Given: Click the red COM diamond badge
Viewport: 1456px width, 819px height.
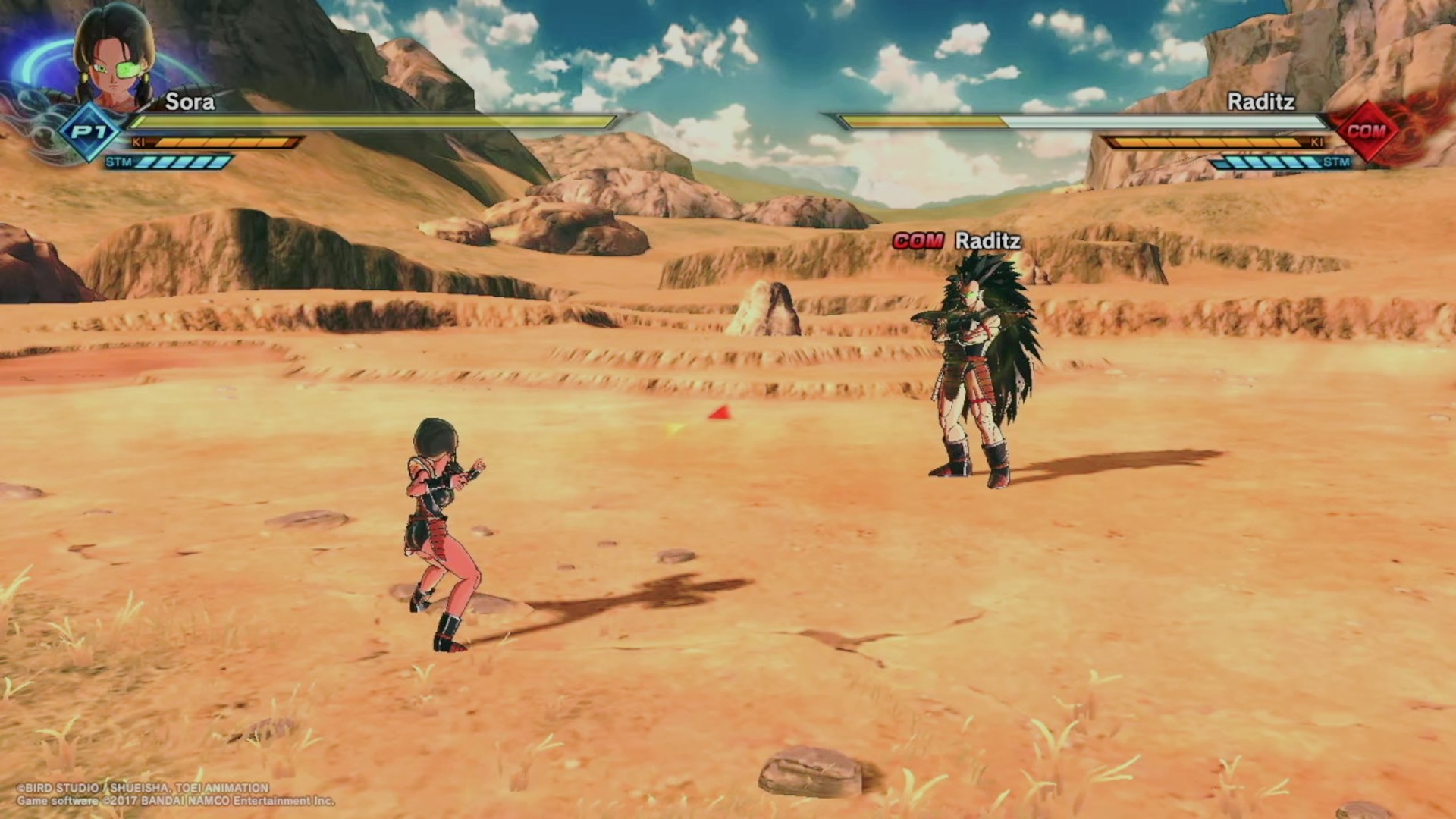Looking at the screenshot, I should tap(1367, 131).
